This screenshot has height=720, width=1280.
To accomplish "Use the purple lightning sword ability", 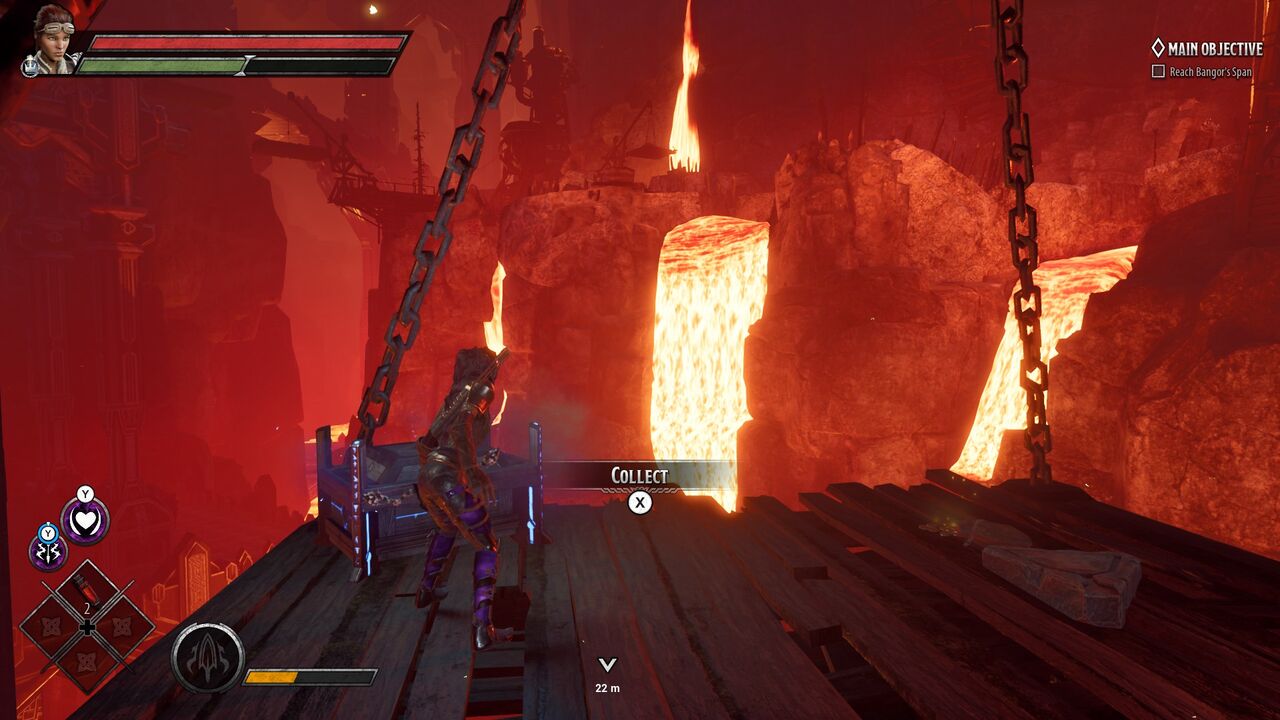I will [47, 552].
